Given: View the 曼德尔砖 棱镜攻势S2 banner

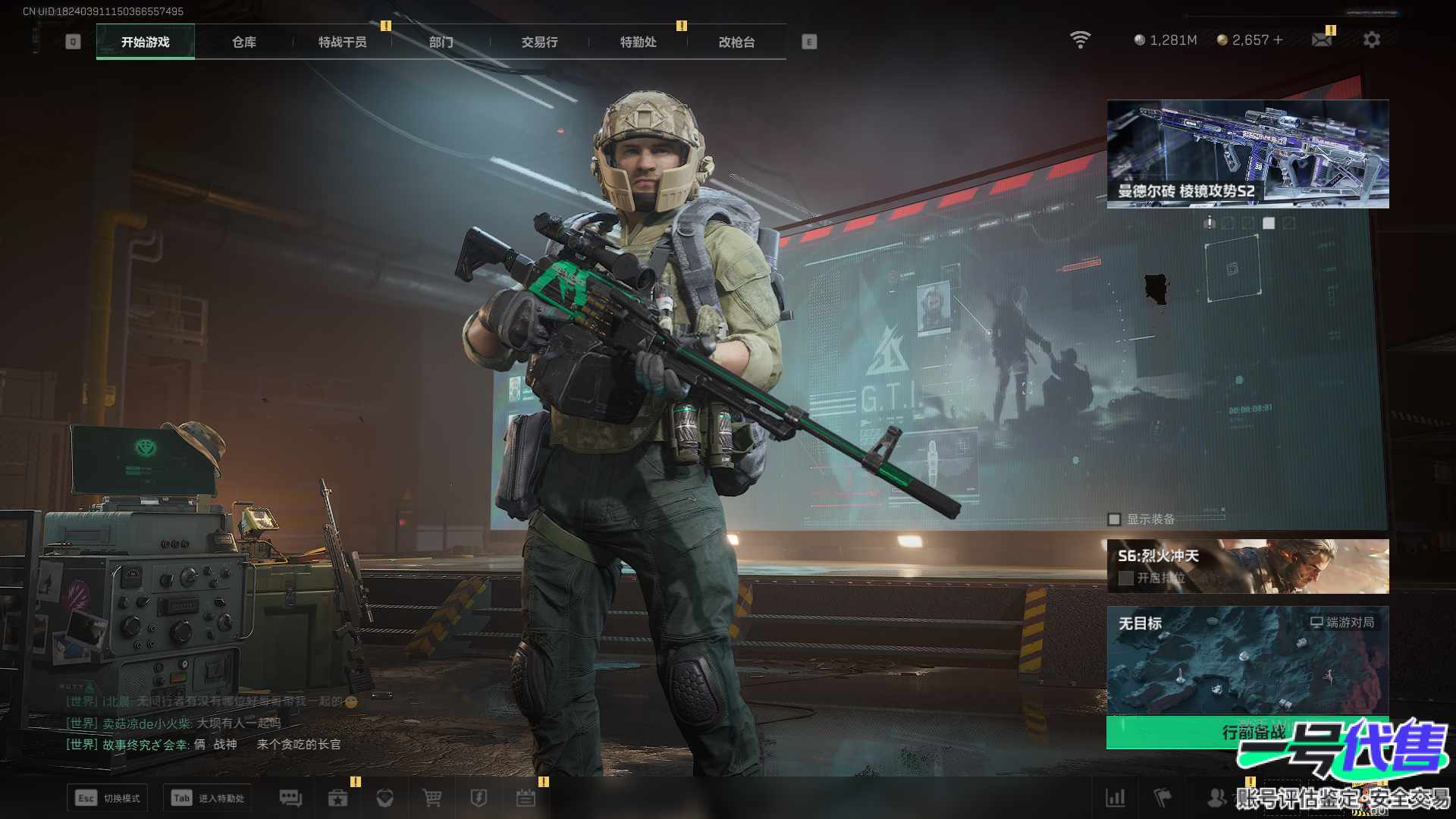Looking at the screenshot, I should [x=1247, y=154].
